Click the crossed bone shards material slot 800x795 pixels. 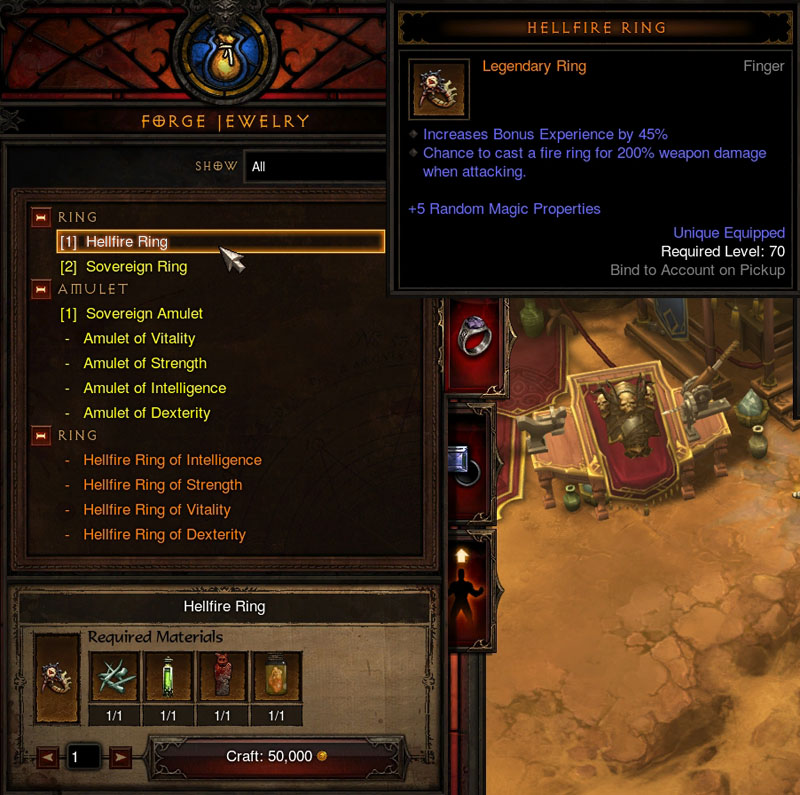113,678
